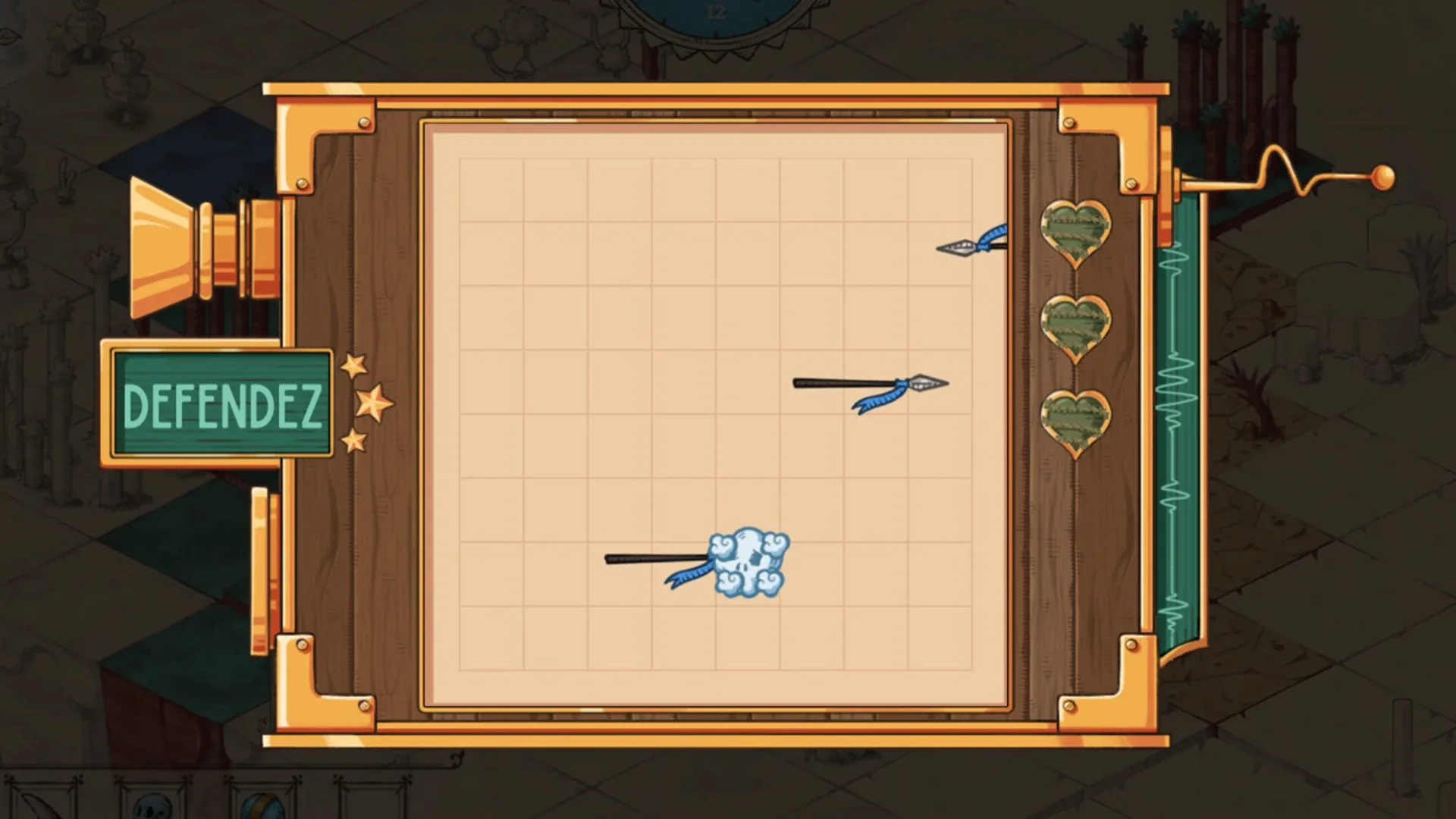Click the center cell of the beige grid
Viewport: 1456px width, 819px height.
pos(720,417)
